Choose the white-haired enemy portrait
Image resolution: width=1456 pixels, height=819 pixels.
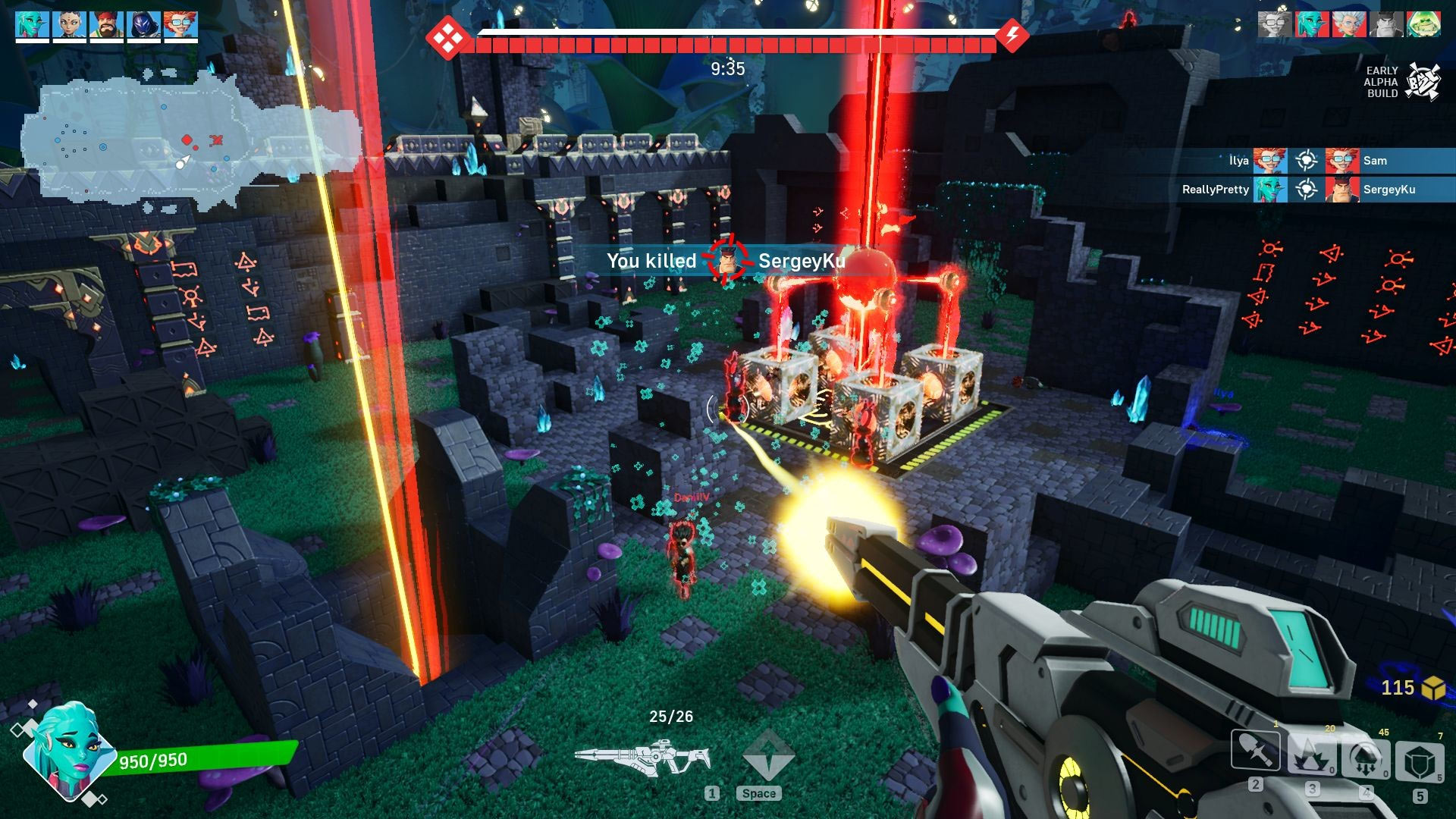(1350, 24)
